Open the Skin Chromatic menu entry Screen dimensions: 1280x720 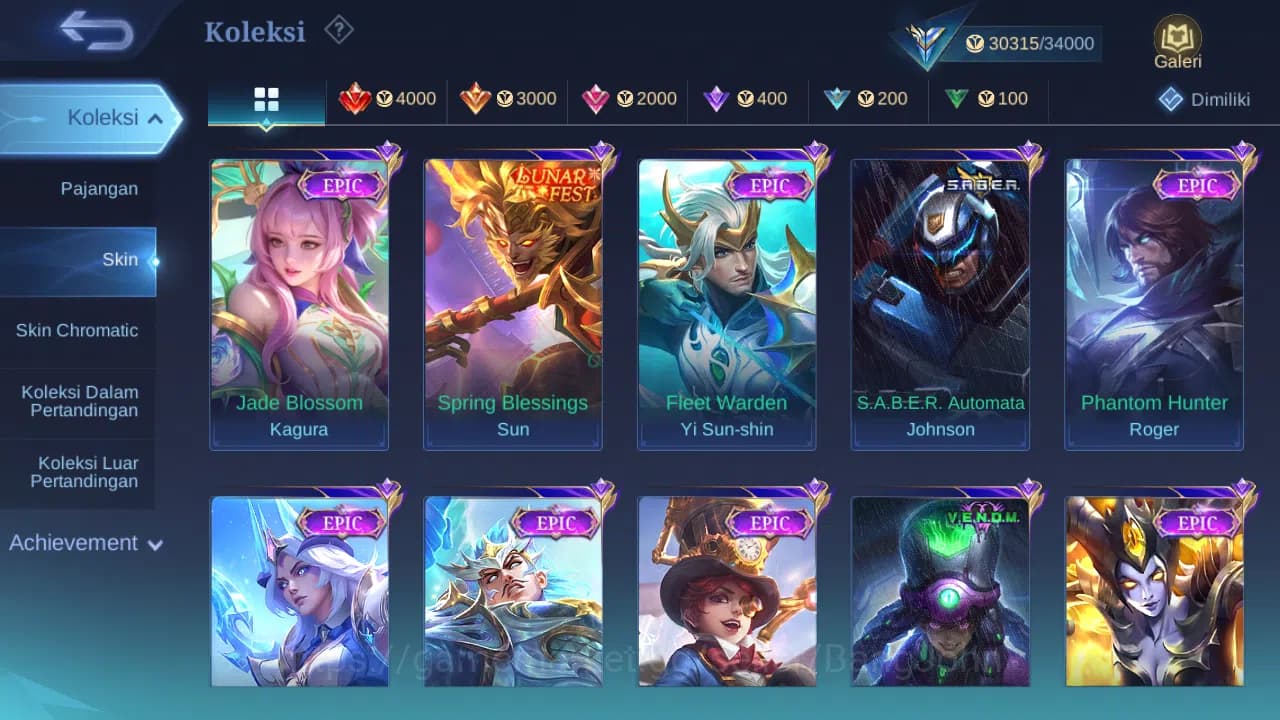pos(78,330)
